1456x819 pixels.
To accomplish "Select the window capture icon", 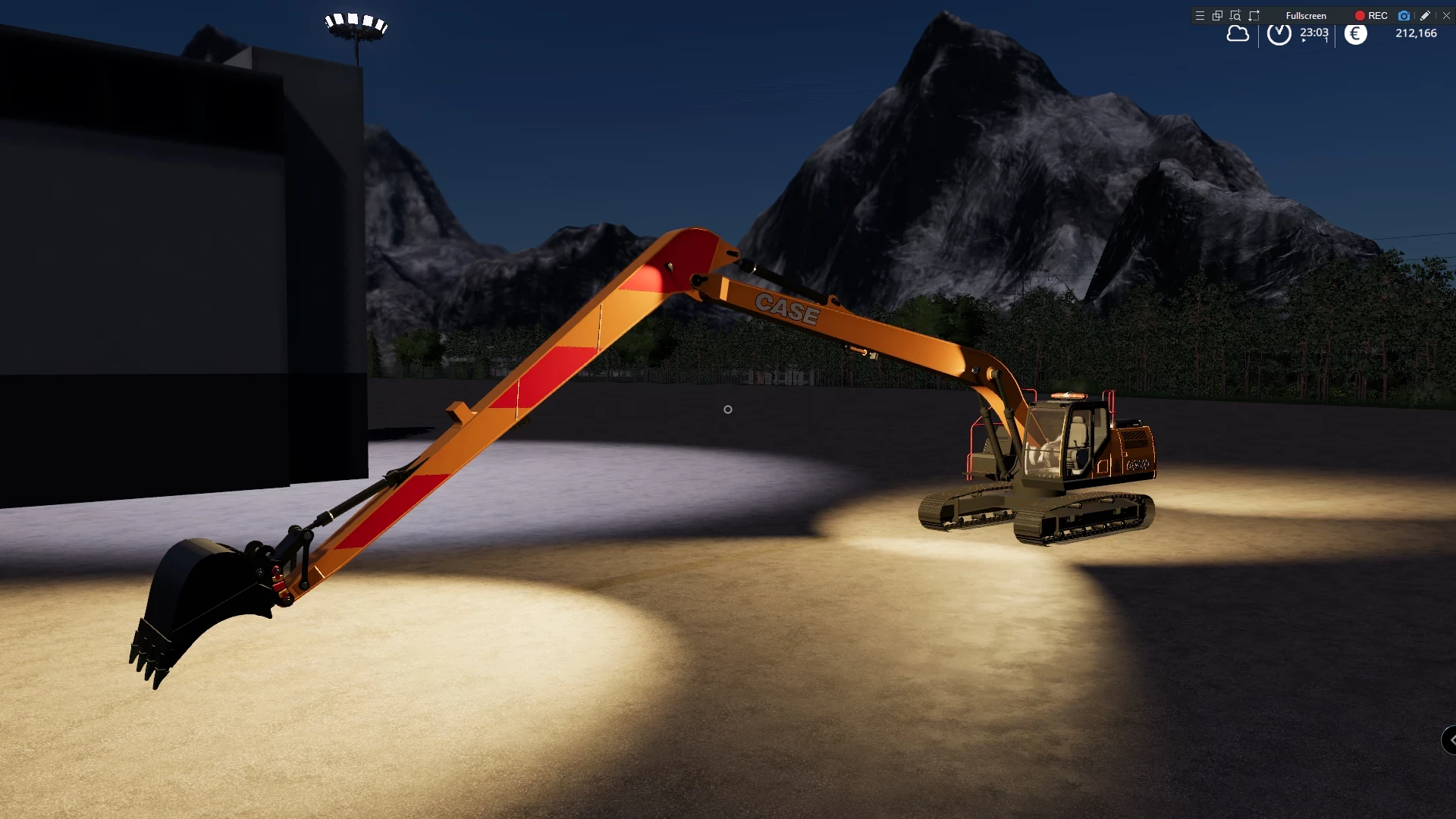I will point(1217,15).
